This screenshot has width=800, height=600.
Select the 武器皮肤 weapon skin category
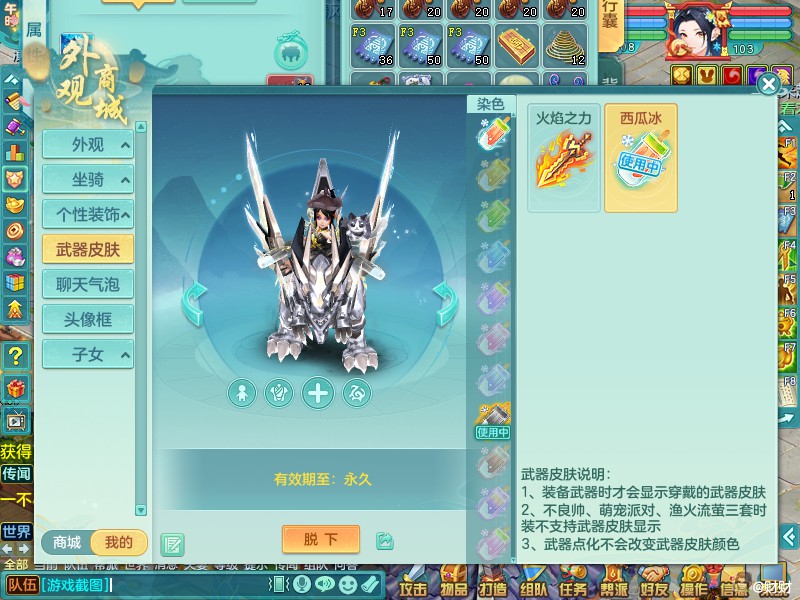[x=88, y=249]
